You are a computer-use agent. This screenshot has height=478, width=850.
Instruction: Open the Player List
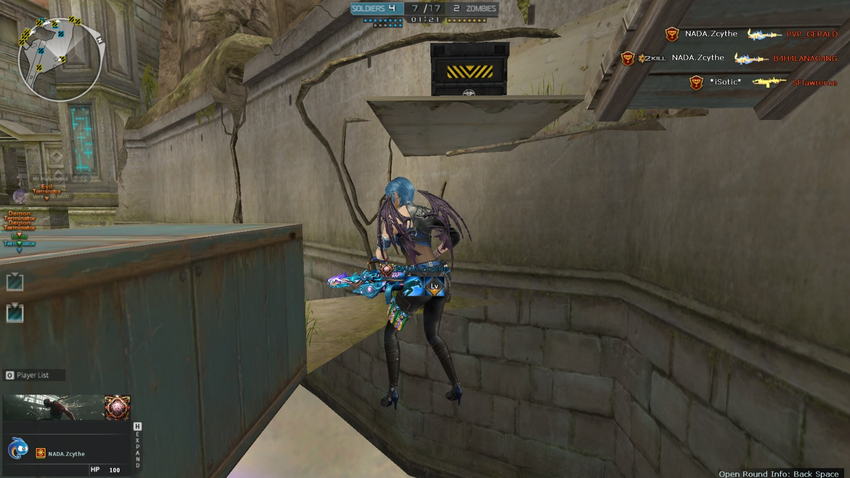coord(34,375)
